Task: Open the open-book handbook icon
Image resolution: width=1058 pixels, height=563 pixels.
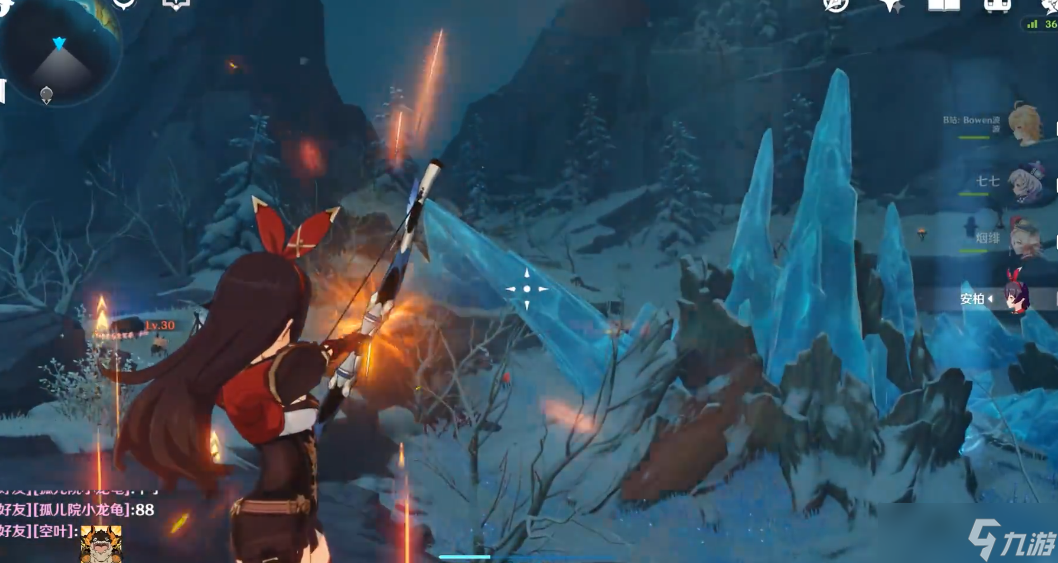Action: pyautogui.click(x=943, y=5)
